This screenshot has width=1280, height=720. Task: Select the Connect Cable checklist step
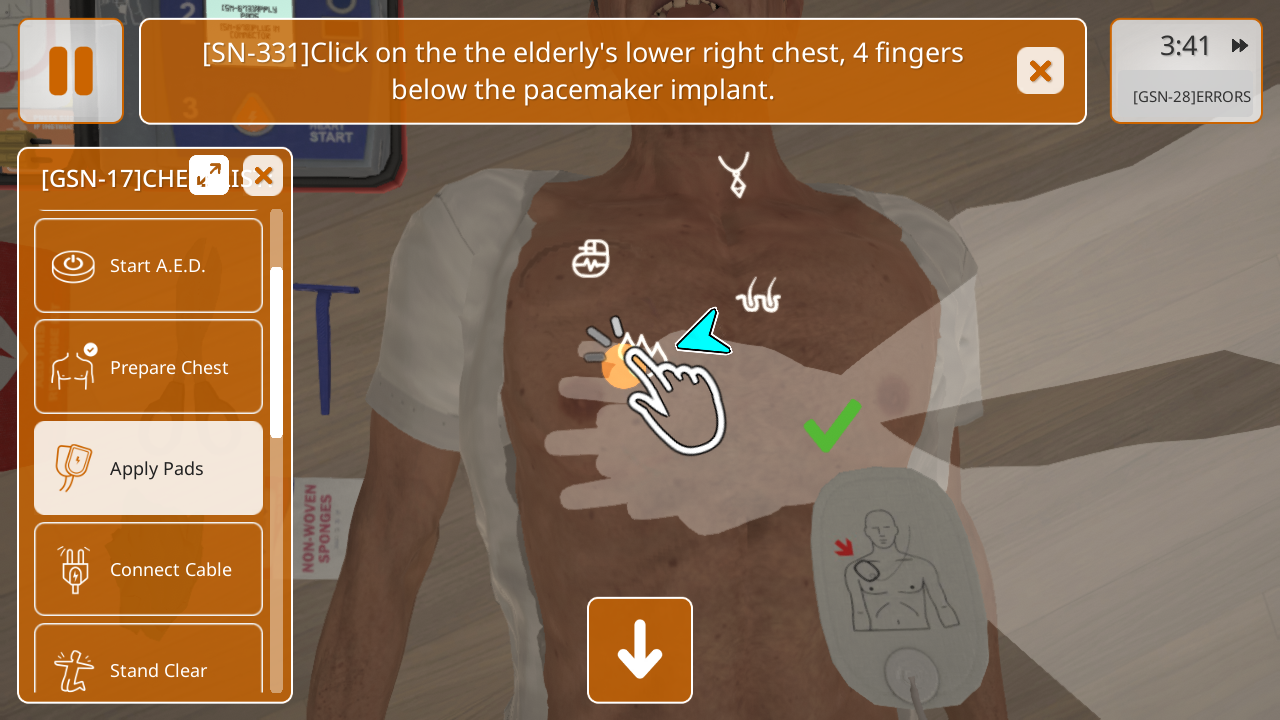148,569
